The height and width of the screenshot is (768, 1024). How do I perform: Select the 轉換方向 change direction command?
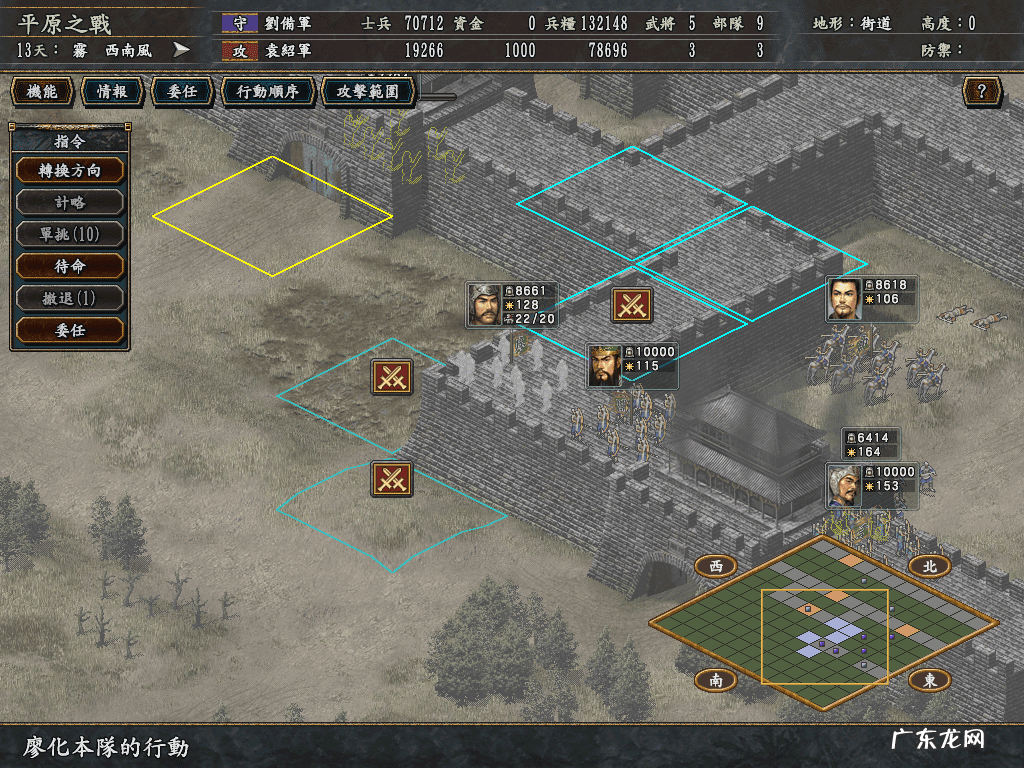point(70,170)
